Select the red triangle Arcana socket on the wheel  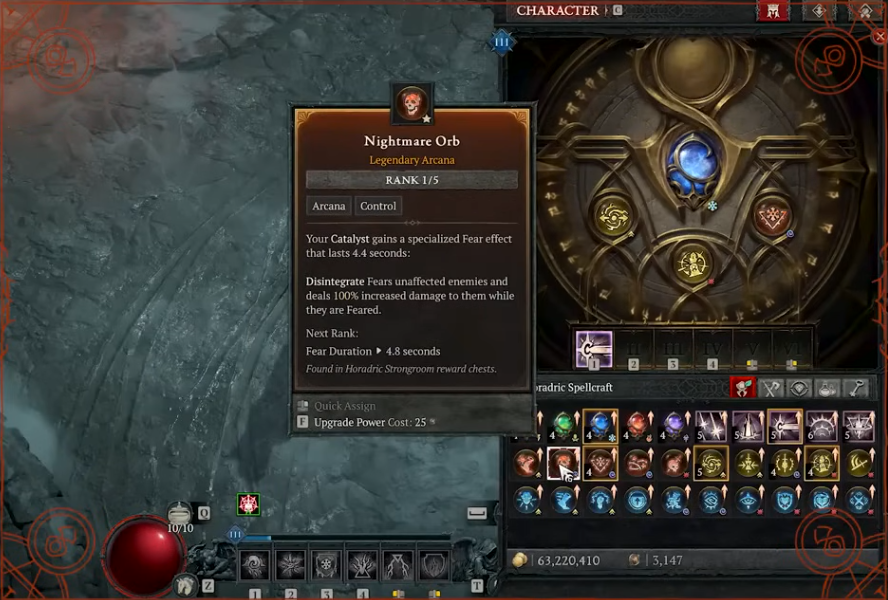[772, 215]
